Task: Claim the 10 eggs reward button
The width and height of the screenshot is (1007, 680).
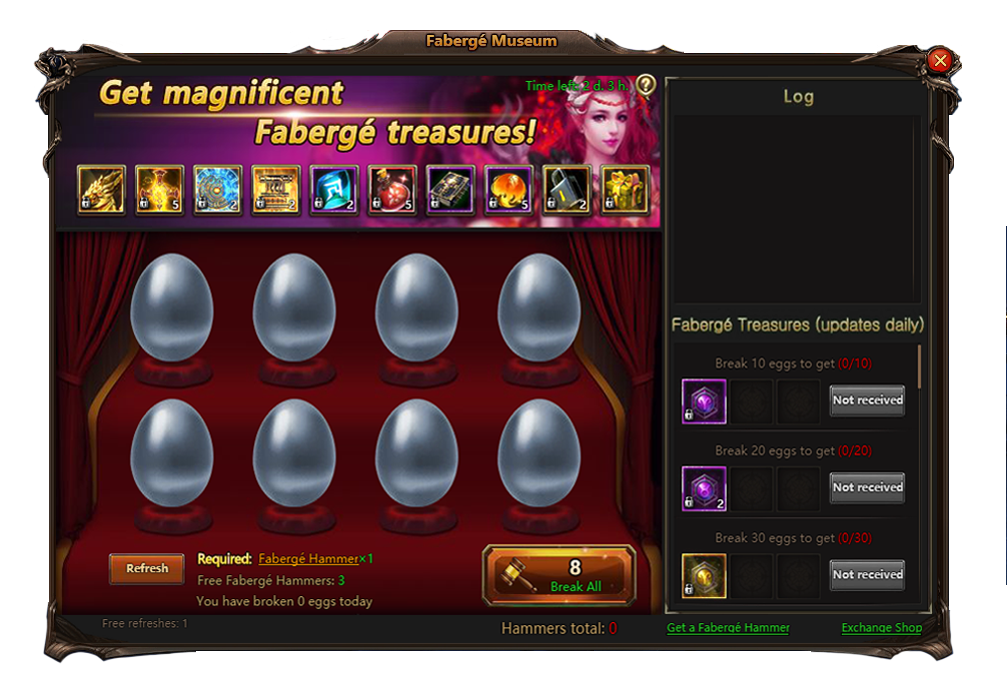Action: (x=867, y=400)
